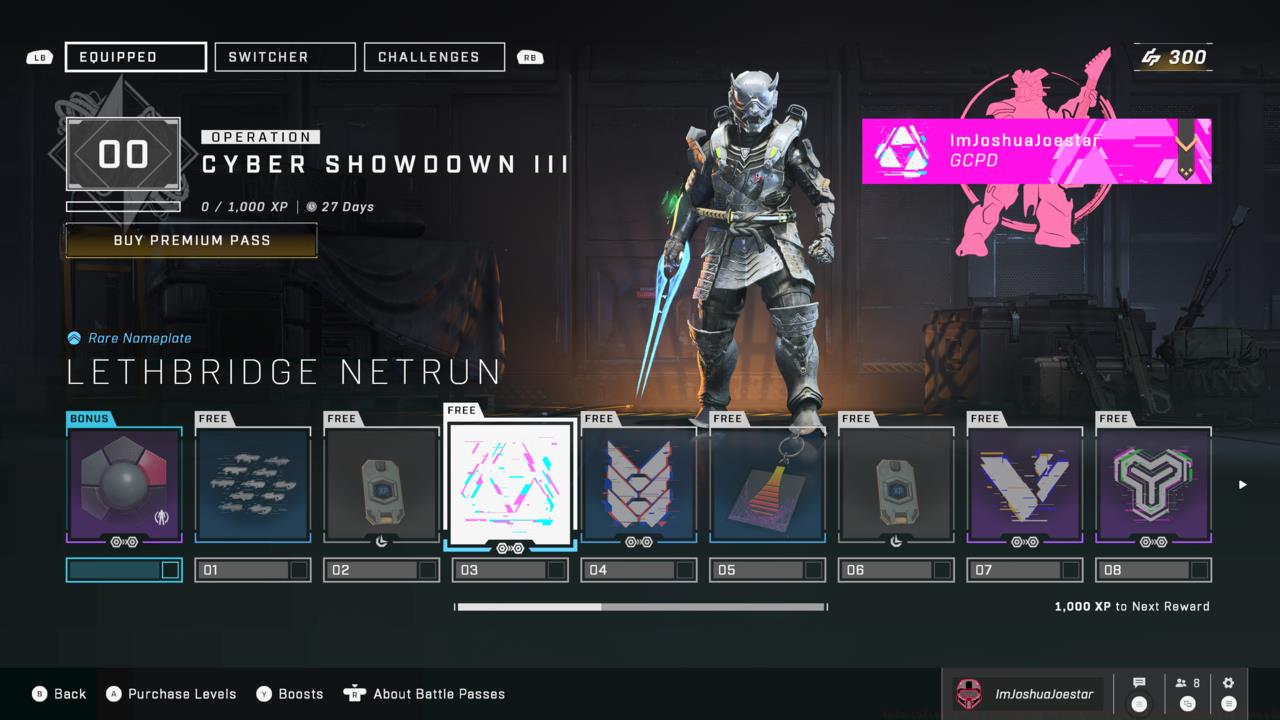
Task: Pick the level 04 glitched chevron emblem
Action: click(x=639, y=485)
